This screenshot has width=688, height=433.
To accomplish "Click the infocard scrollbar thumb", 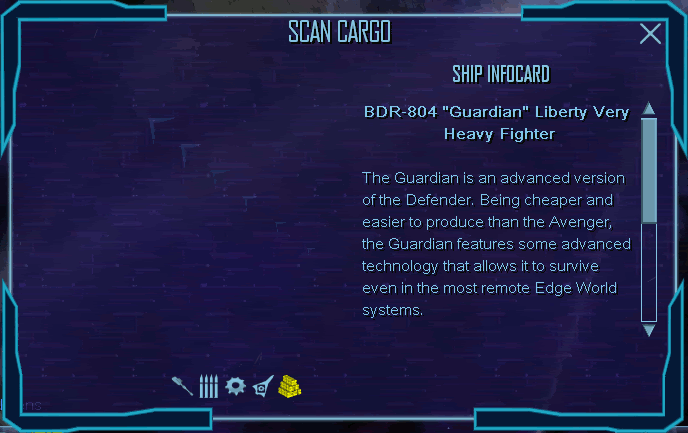I will click(648, 170).
